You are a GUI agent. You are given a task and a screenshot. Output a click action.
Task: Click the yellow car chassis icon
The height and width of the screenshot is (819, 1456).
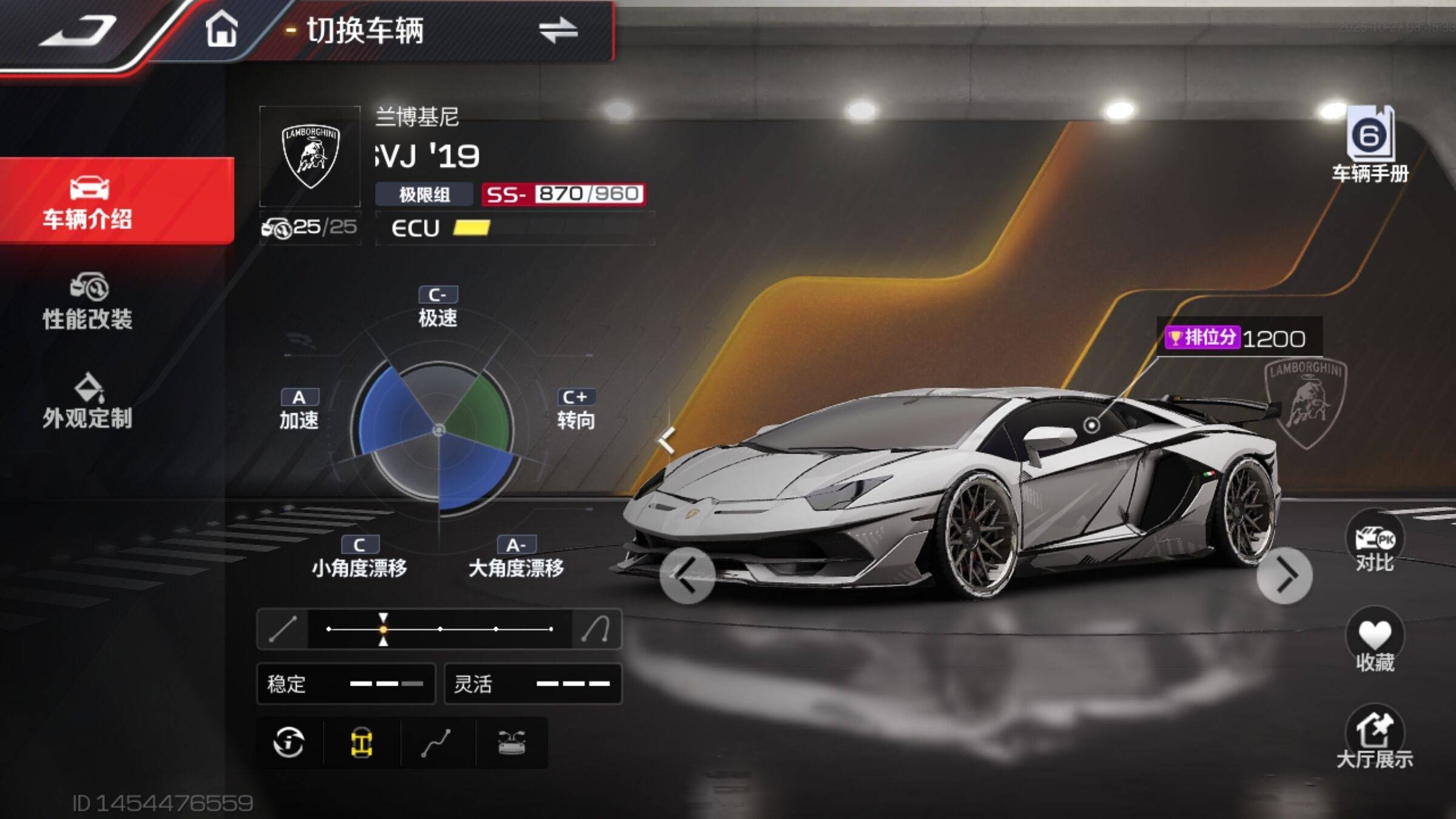click(x=362, y=743)
